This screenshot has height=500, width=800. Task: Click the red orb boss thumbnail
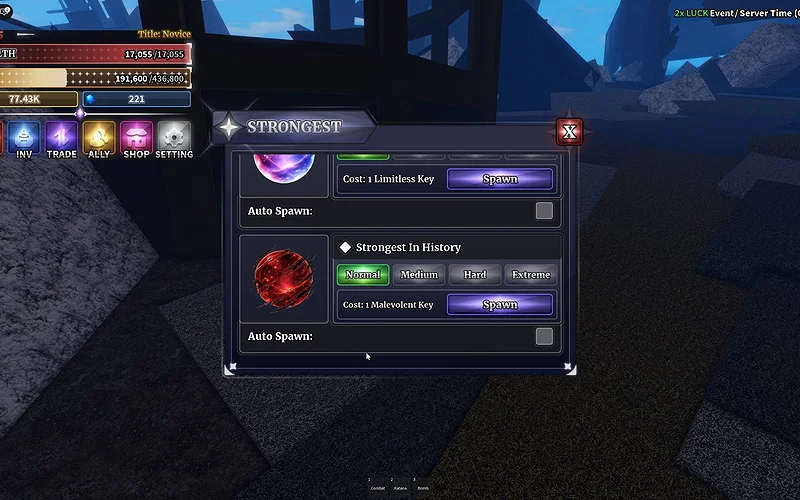coord(284,278)
